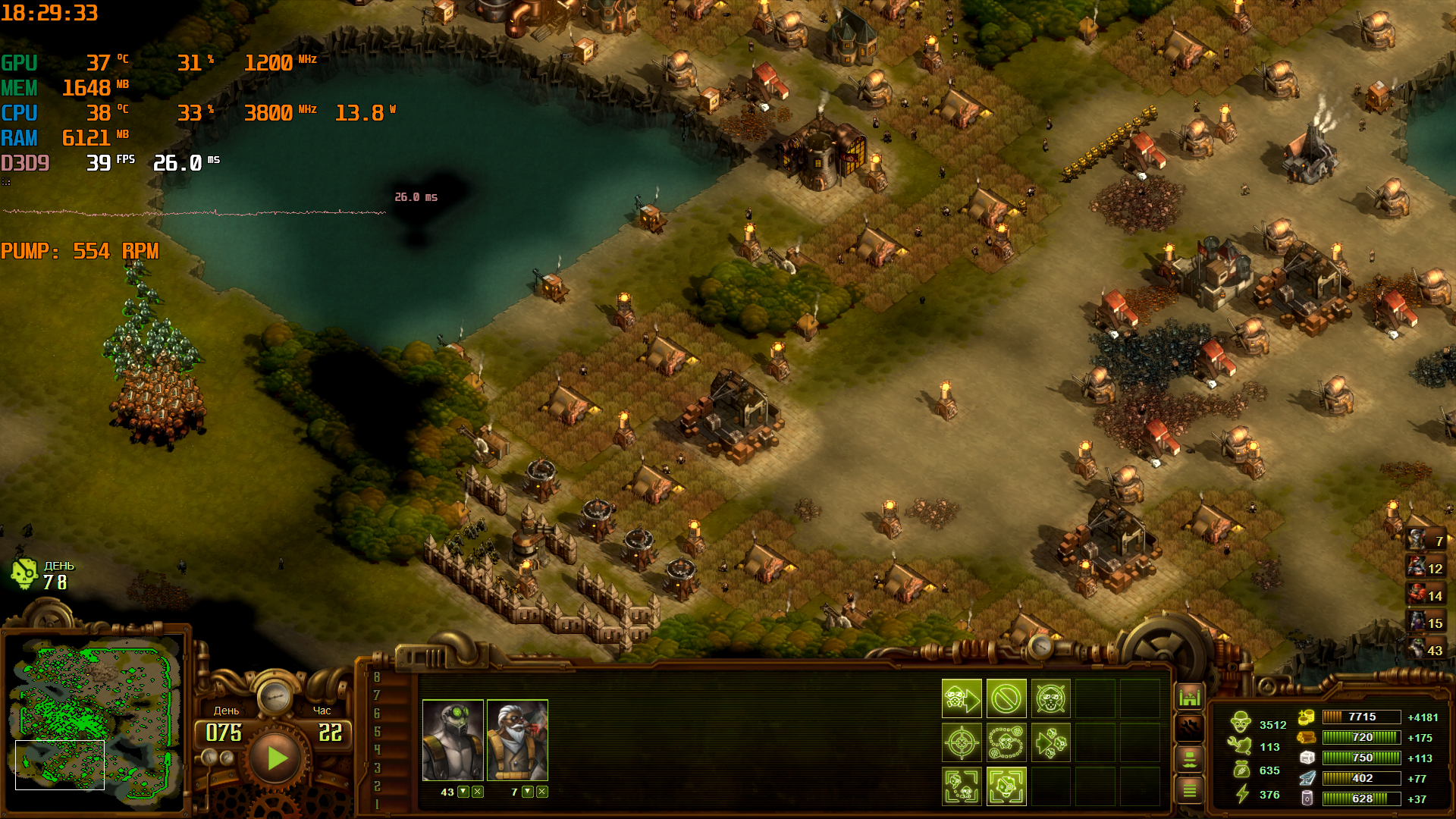The image size is (1456, 819).
Task: Click the infected skull day 78 wave indicator
Action: click(26, 575)
